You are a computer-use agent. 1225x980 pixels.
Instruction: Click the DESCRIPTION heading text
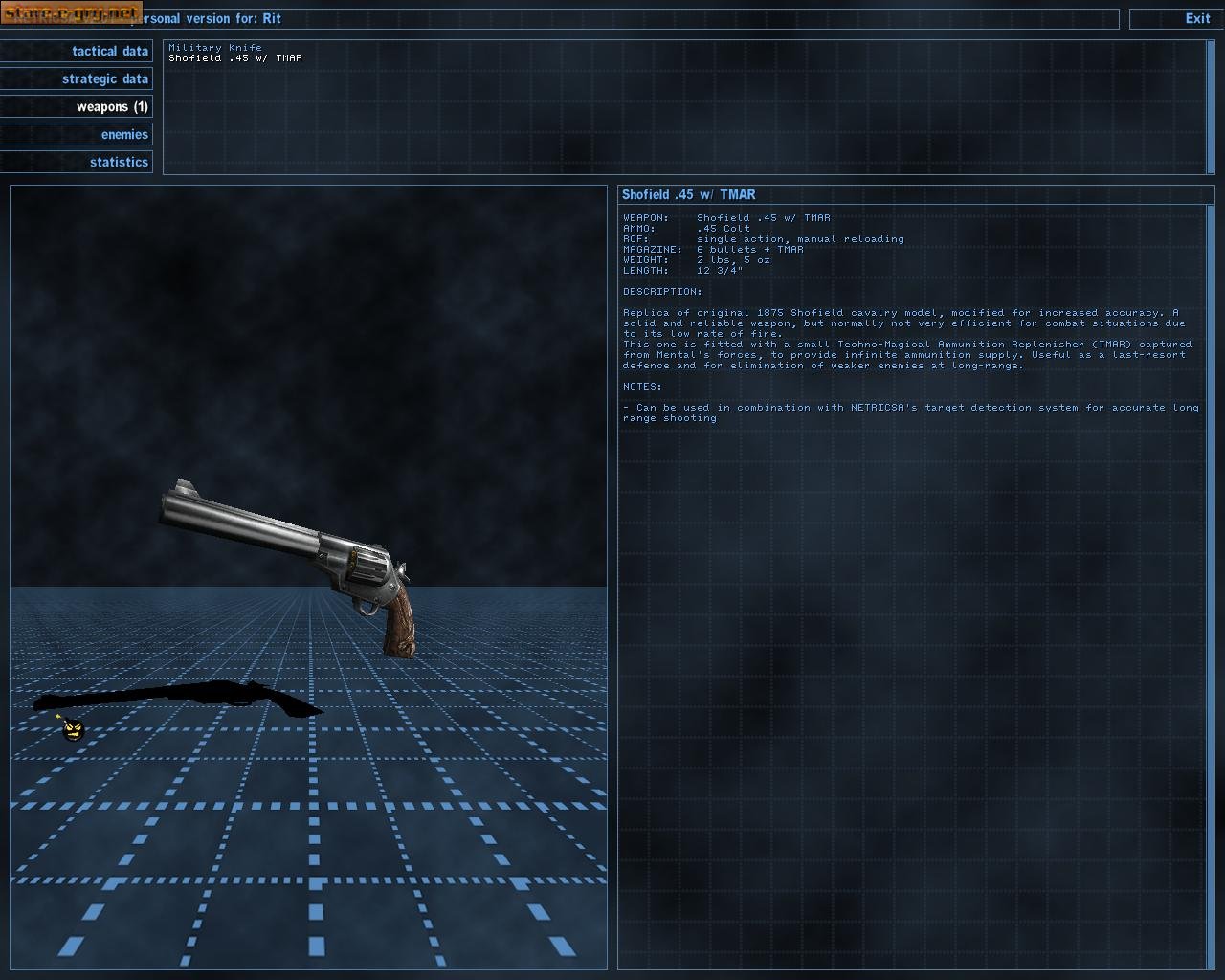[662, 291]
